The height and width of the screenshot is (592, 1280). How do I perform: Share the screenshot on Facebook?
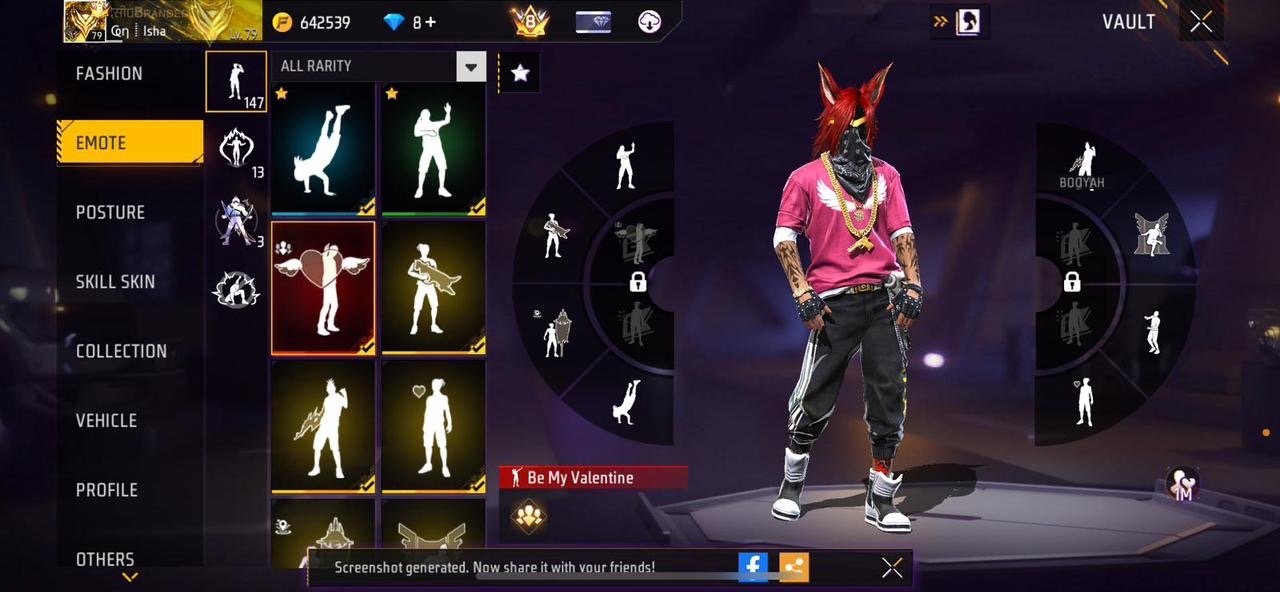pyautogui.click(x=753, y=567)
